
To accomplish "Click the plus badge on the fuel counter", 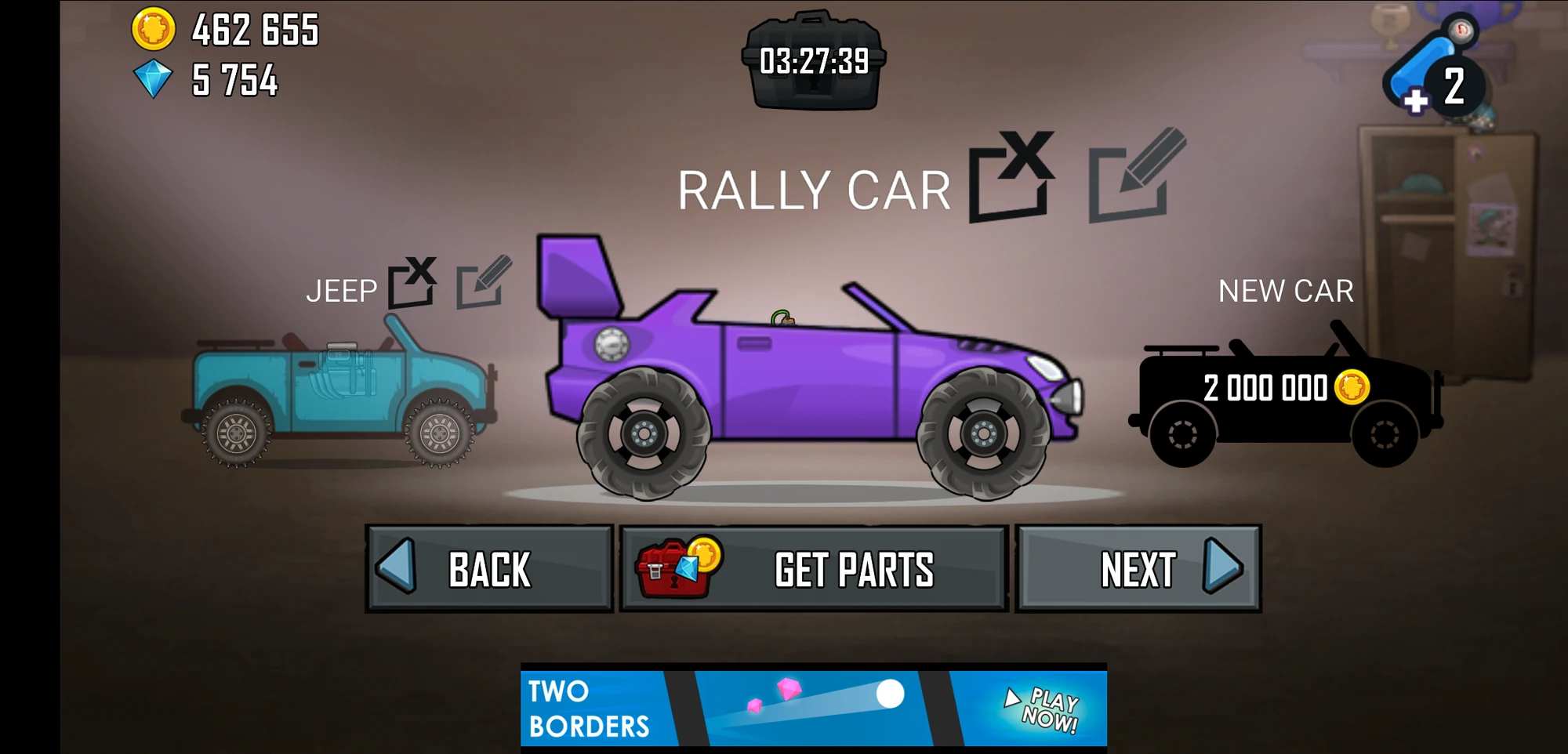I will coord(1415,102).
